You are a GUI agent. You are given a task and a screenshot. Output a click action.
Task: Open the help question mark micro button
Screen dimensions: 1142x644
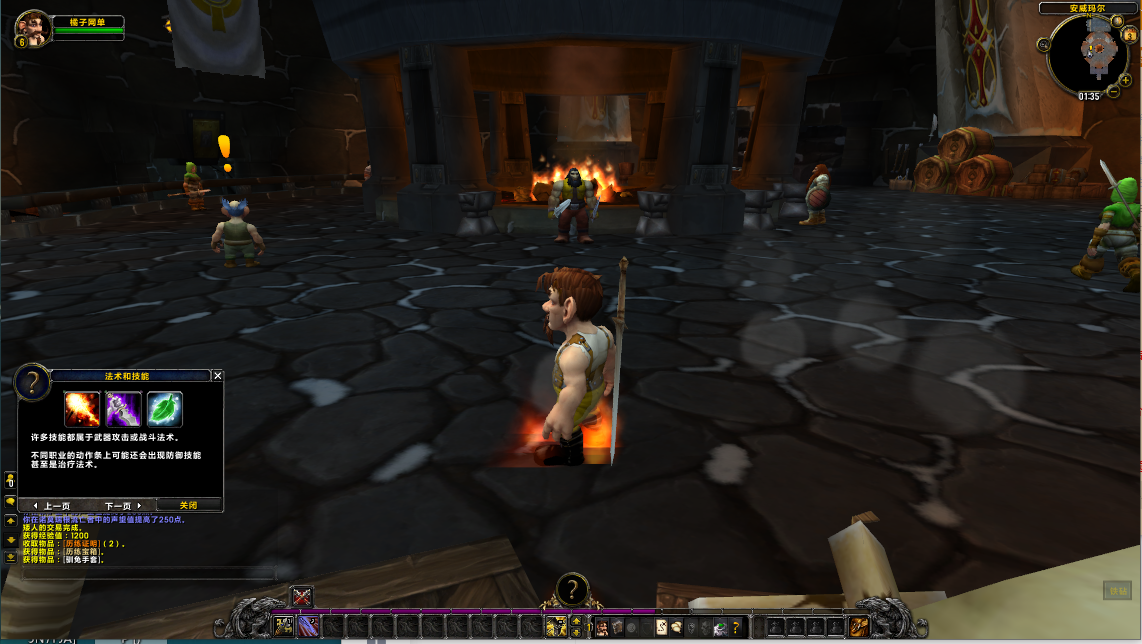pyautogui.click(x=736, y=627)
